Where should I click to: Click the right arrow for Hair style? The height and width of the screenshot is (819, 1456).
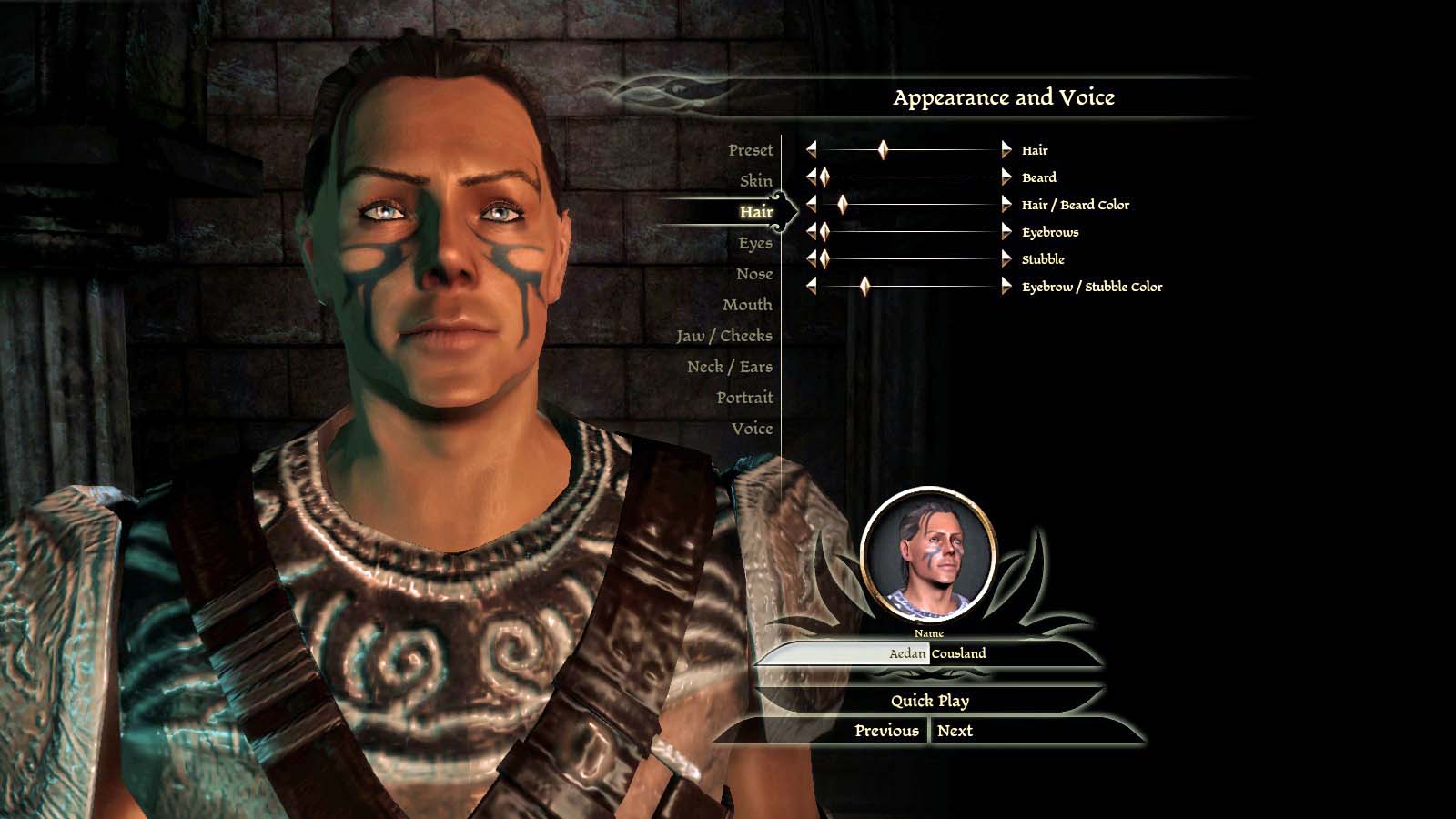tap(1006, 150)
